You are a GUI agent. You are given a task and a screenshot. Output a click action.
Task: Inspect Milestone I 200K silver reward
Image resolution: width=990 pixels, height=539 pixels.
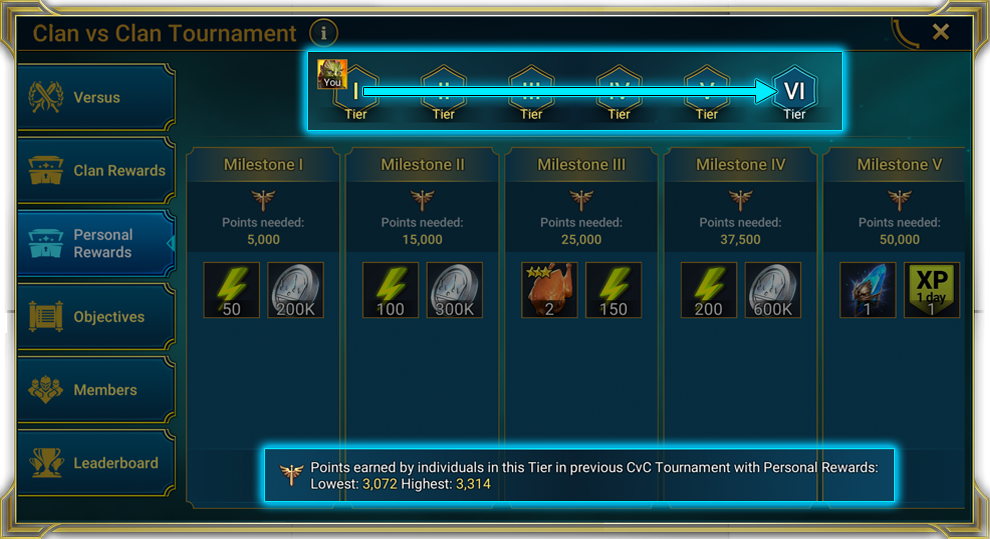coord(295,290)
